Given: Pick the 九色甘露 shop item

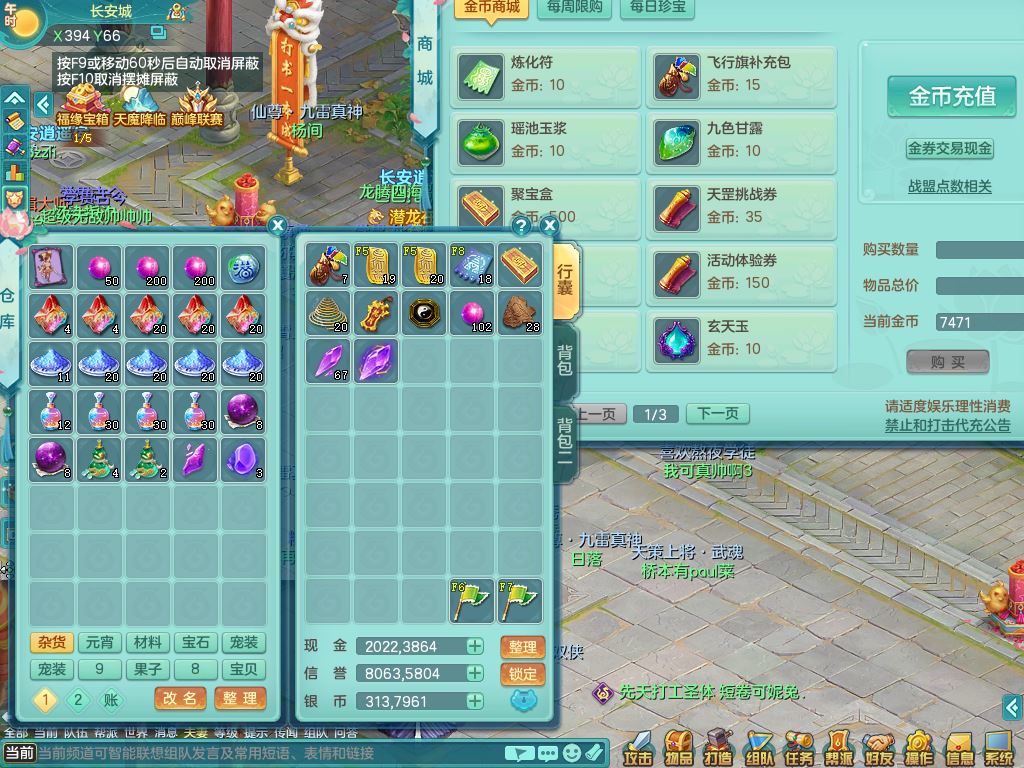Looking at the screenshot, I should [x=741, y=140].
